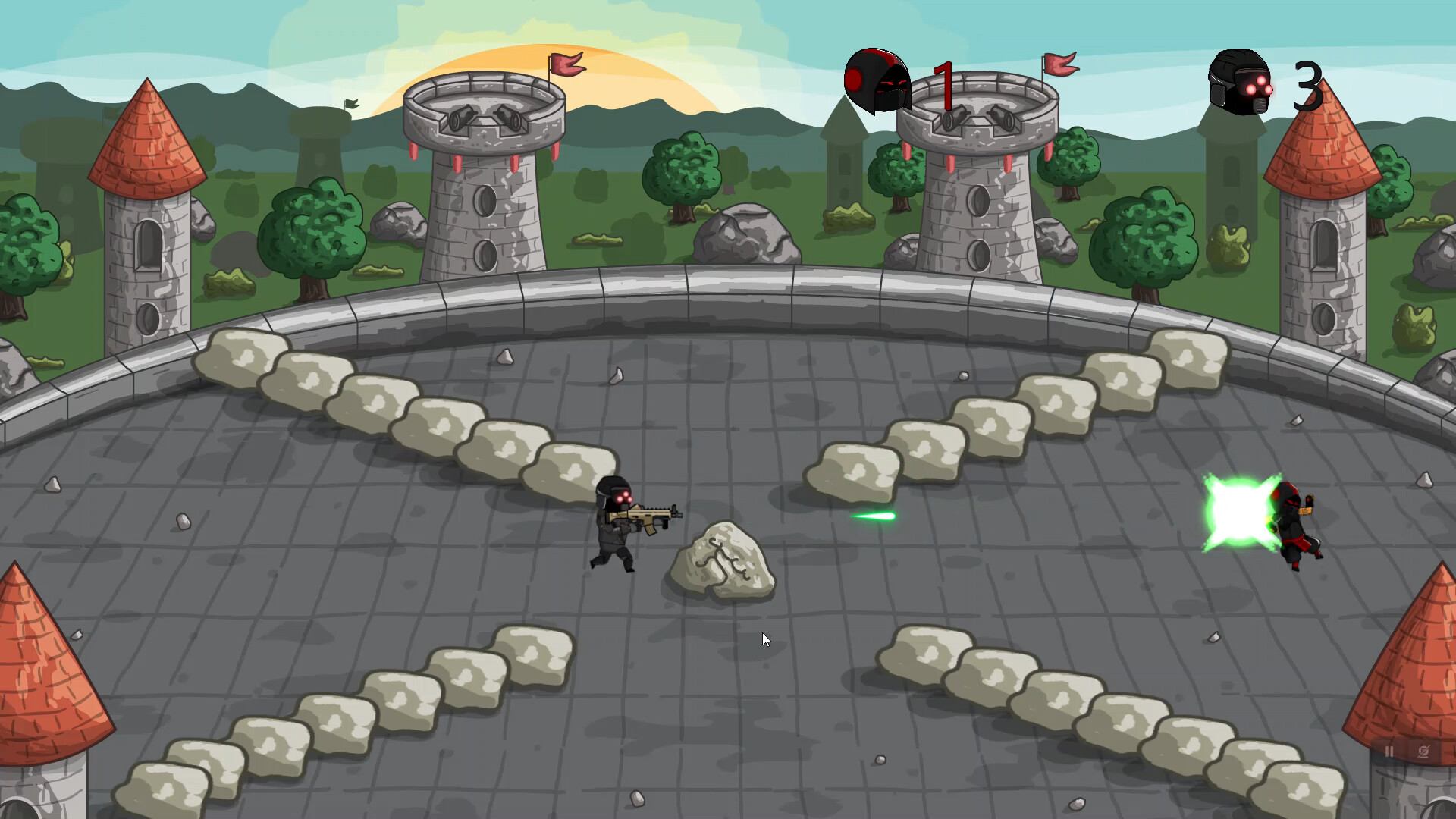
Task: Click the mouse cursor spot on the arena floor
Action: (x=764, y=639)
